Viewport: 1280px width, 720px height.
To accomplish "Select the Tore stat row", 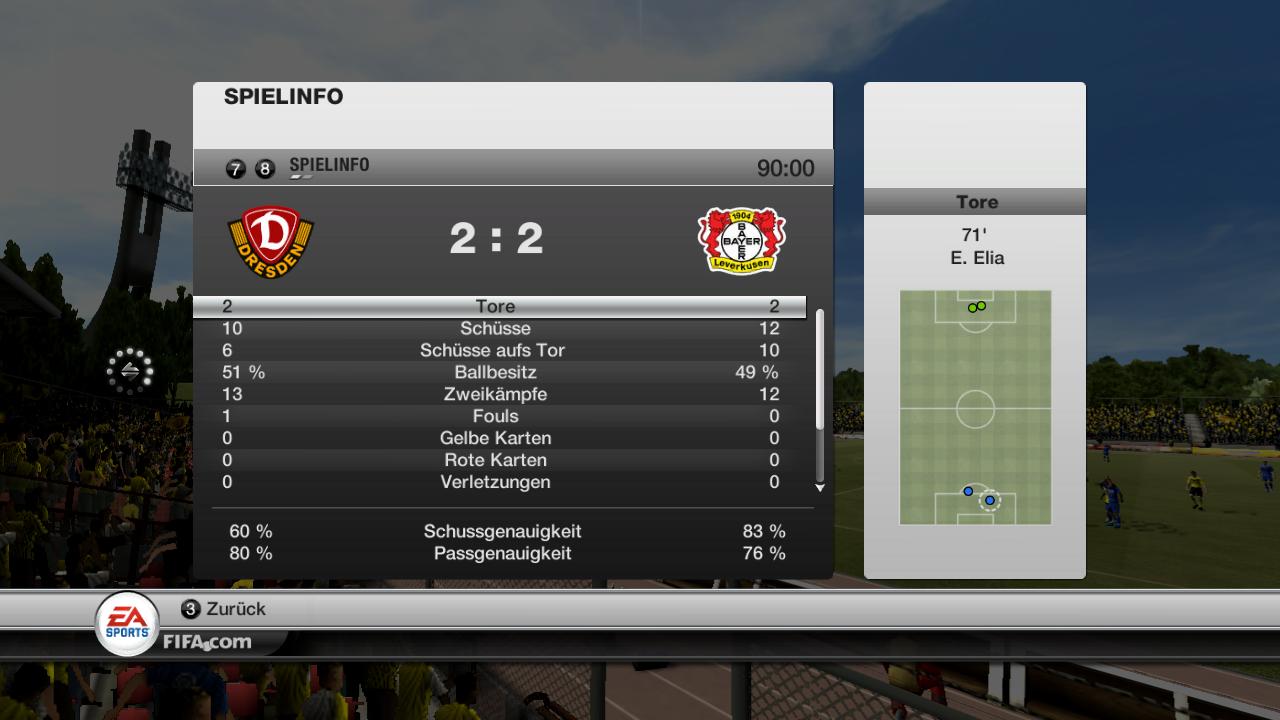I will click(496, 306).
